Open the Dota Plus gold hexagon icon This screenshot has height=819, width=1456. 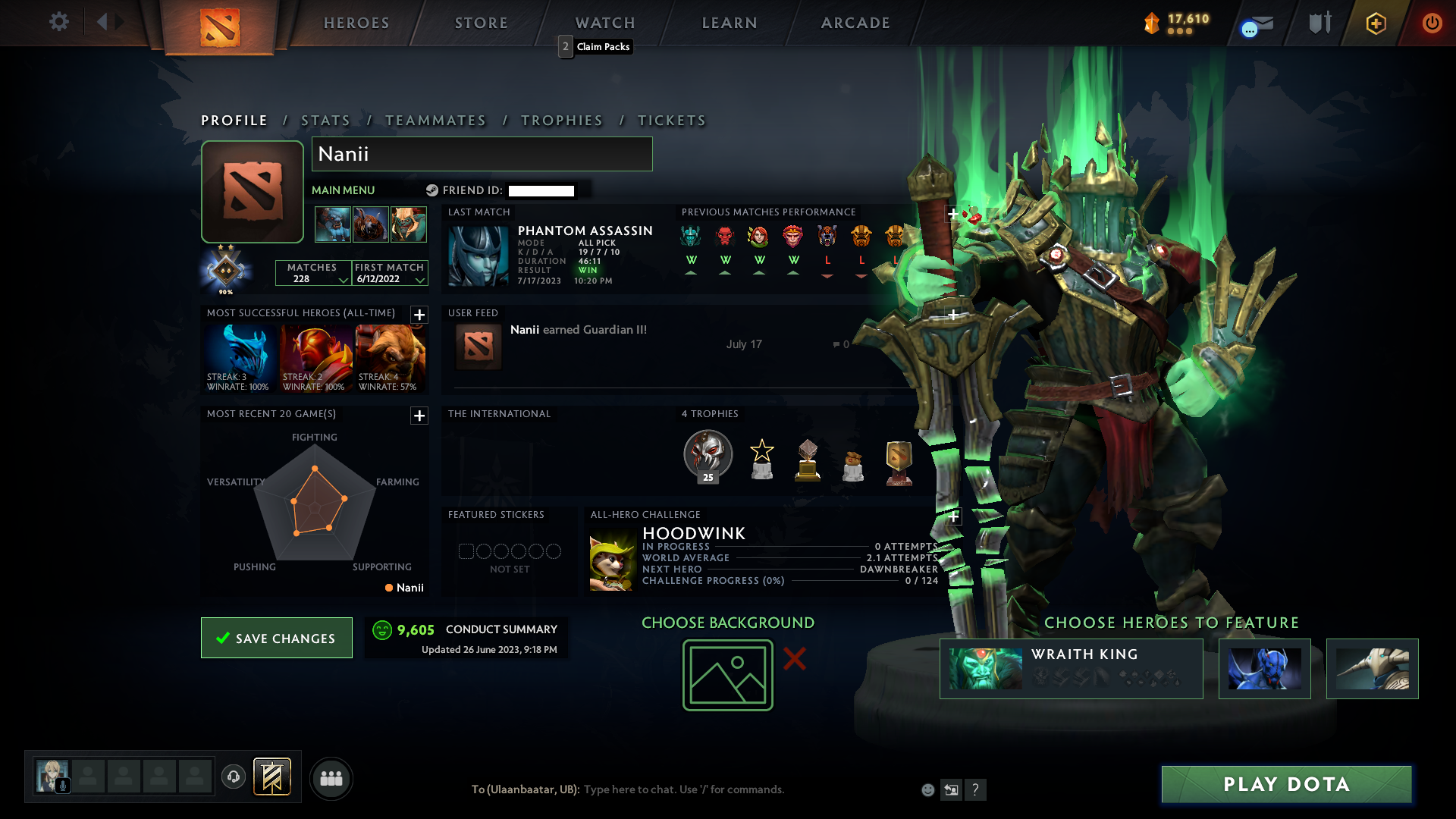1376,23
